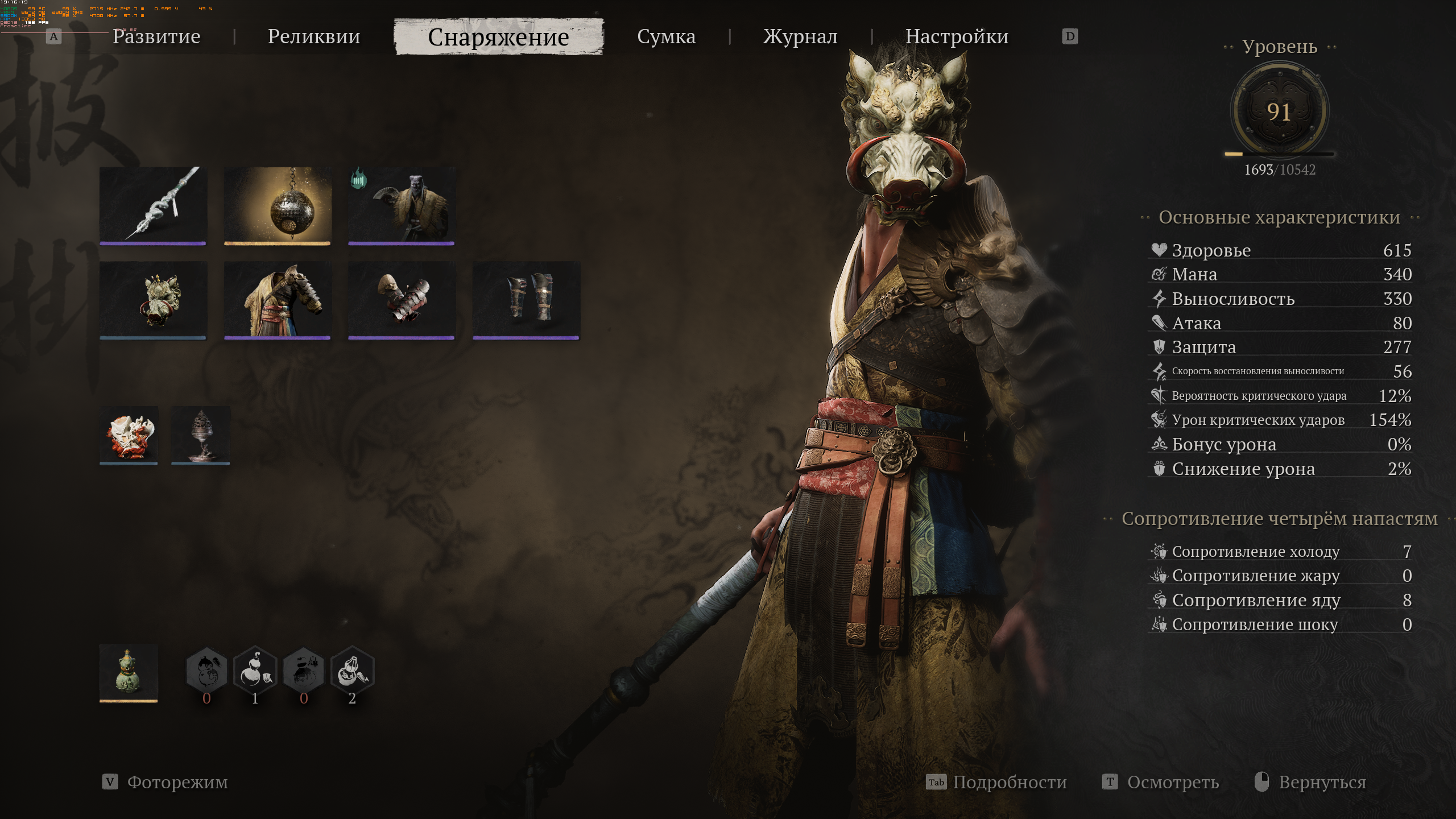1456x819 pixels.
Task: Select the equipped staff weapon slot
Action: click(153, 205)
